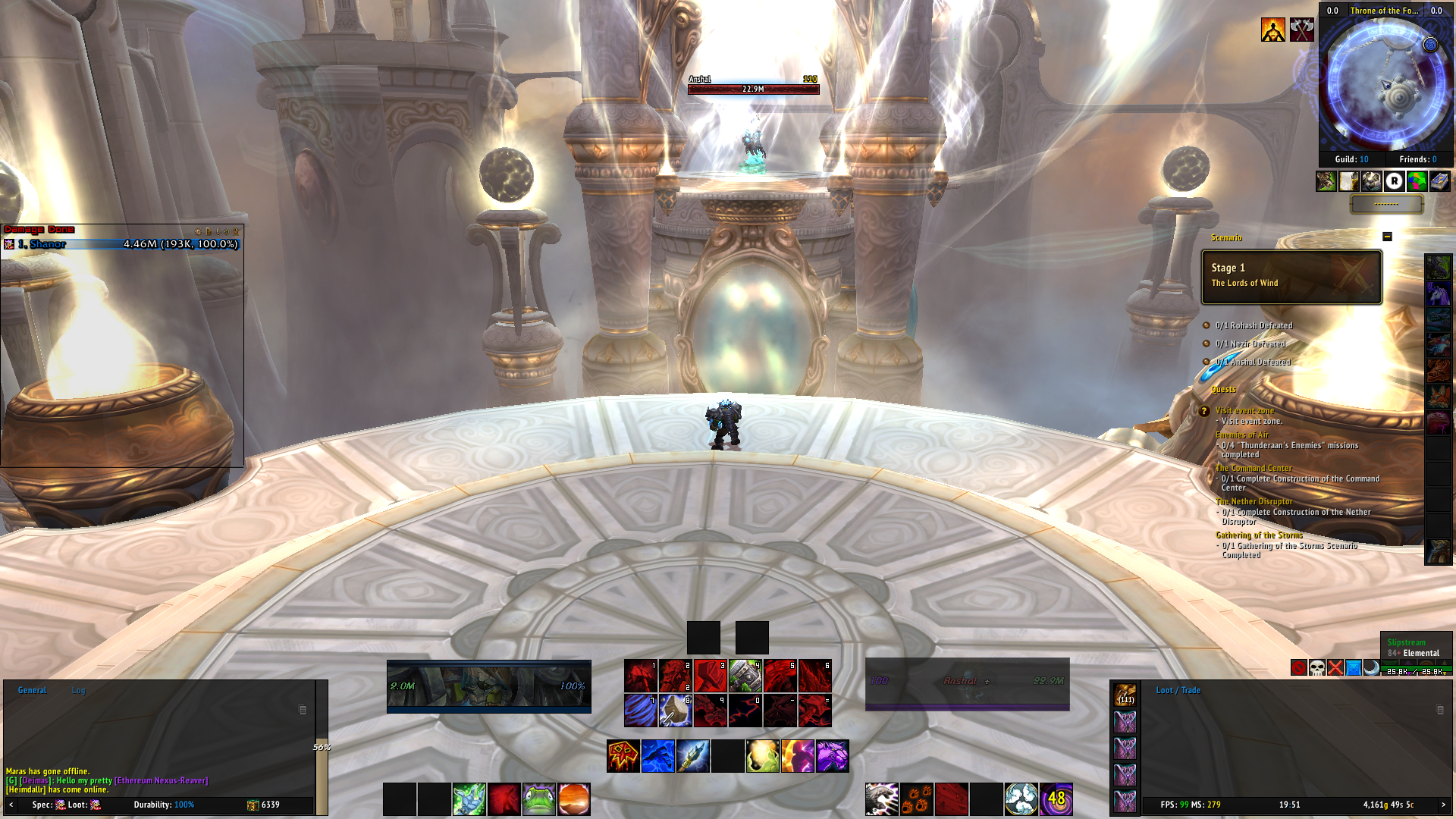The image size is (1456, 819).
Task: Use the hammer ability in slot 8
Action: coord(675,711)
